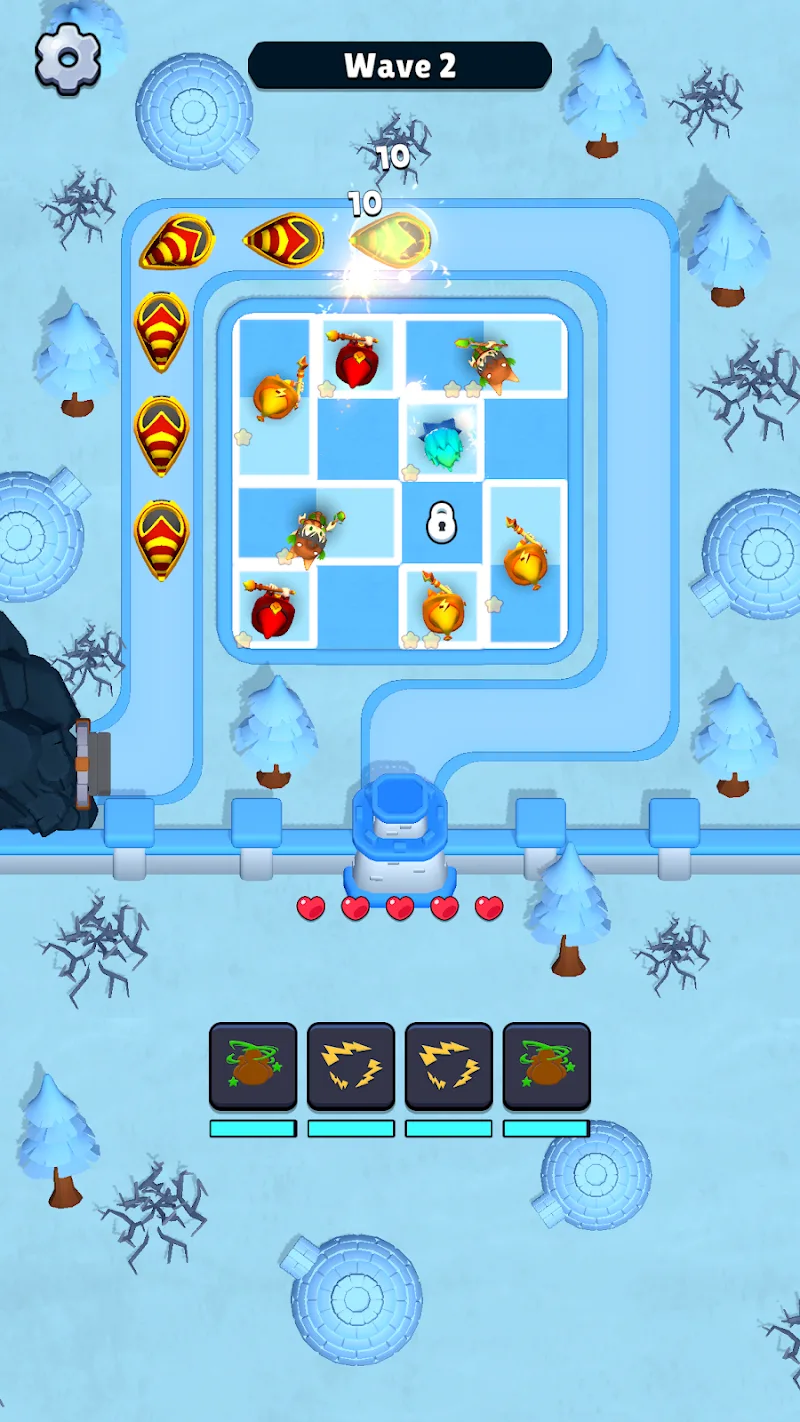
Task: Tap the padlocked board tile
Action: [441, 523]
